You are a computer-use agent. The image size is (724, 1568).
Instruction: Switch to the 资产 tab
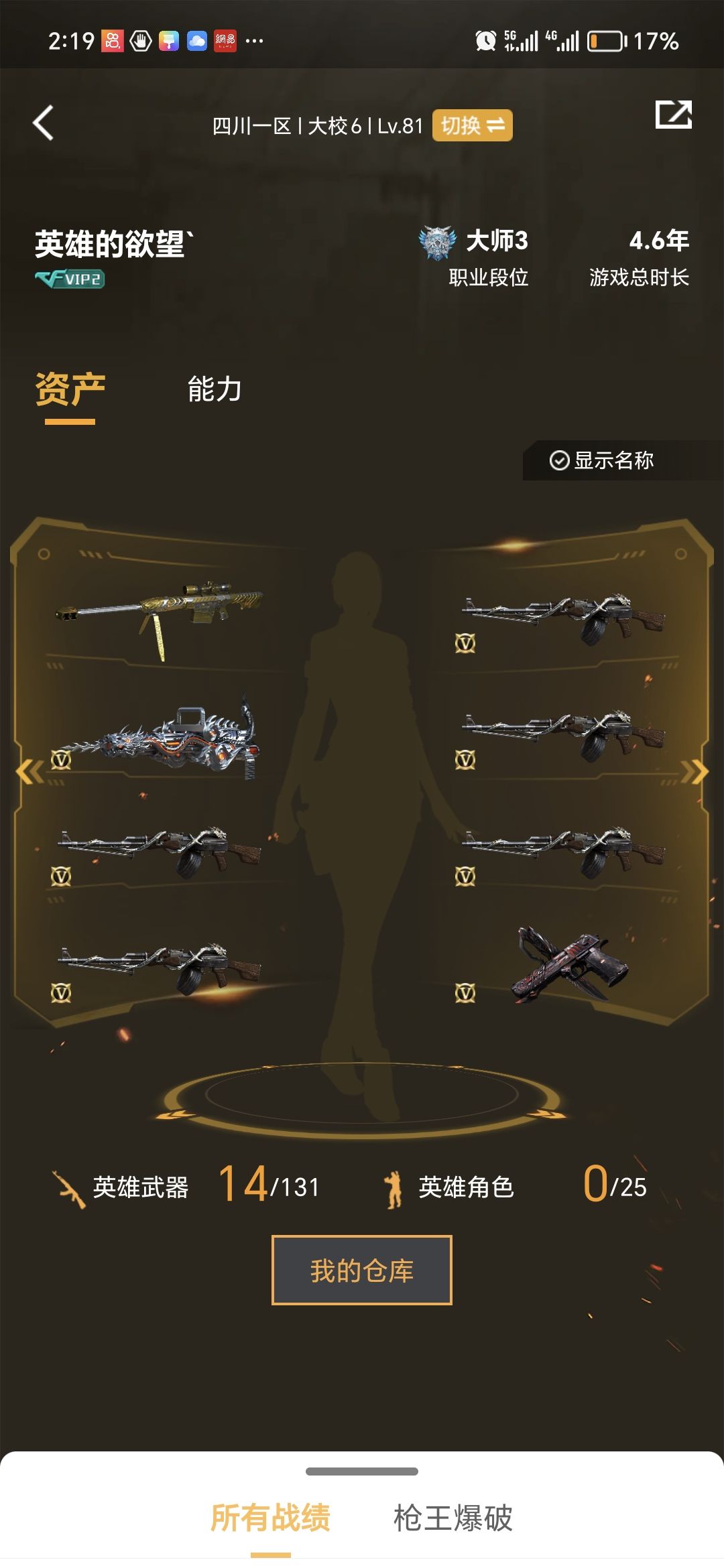tap(70, 391)
